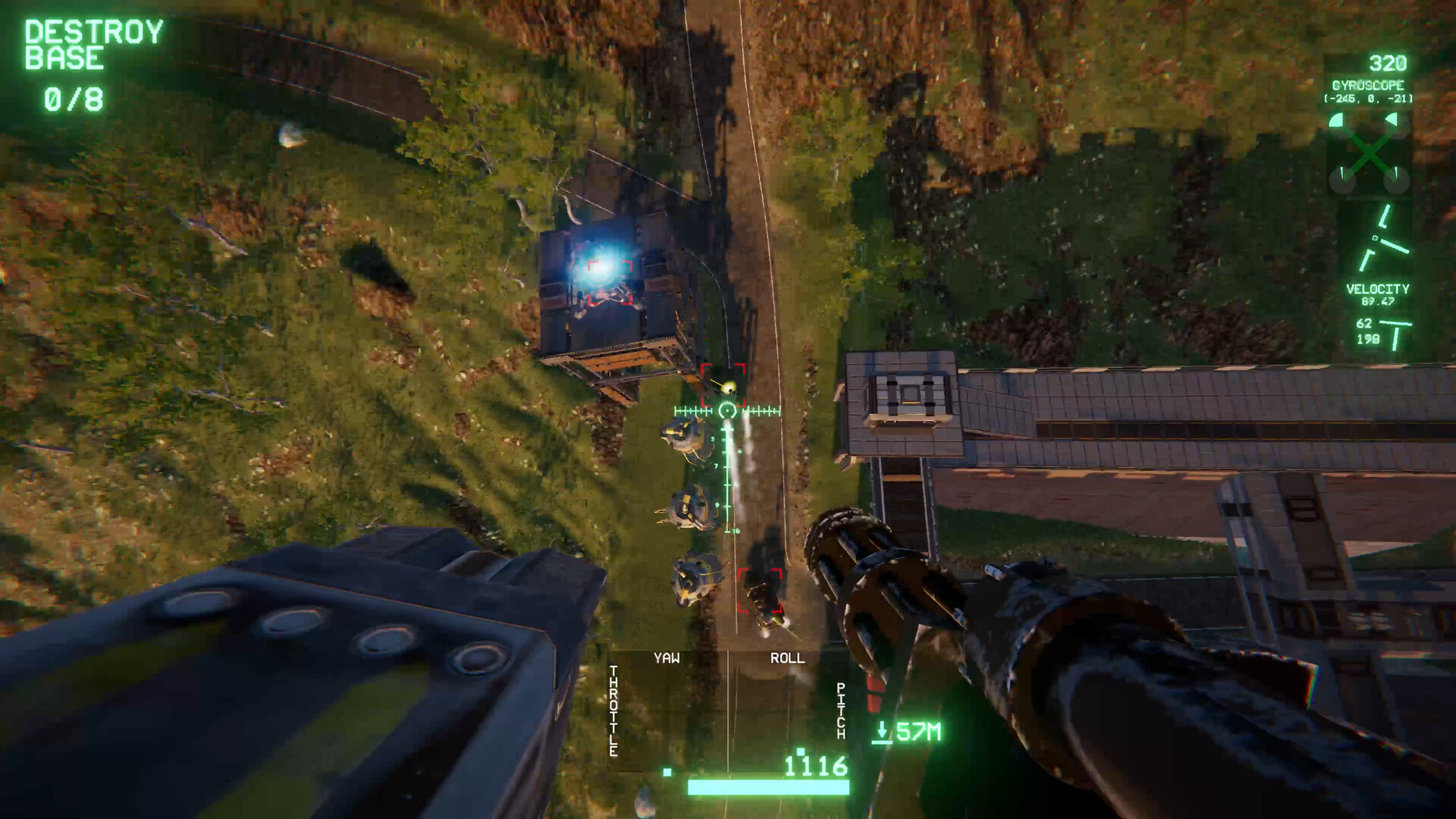Click the central targeting reticle
Image resolution: width=1456 pixels, height=819 pixels.
tap(726, 412)
